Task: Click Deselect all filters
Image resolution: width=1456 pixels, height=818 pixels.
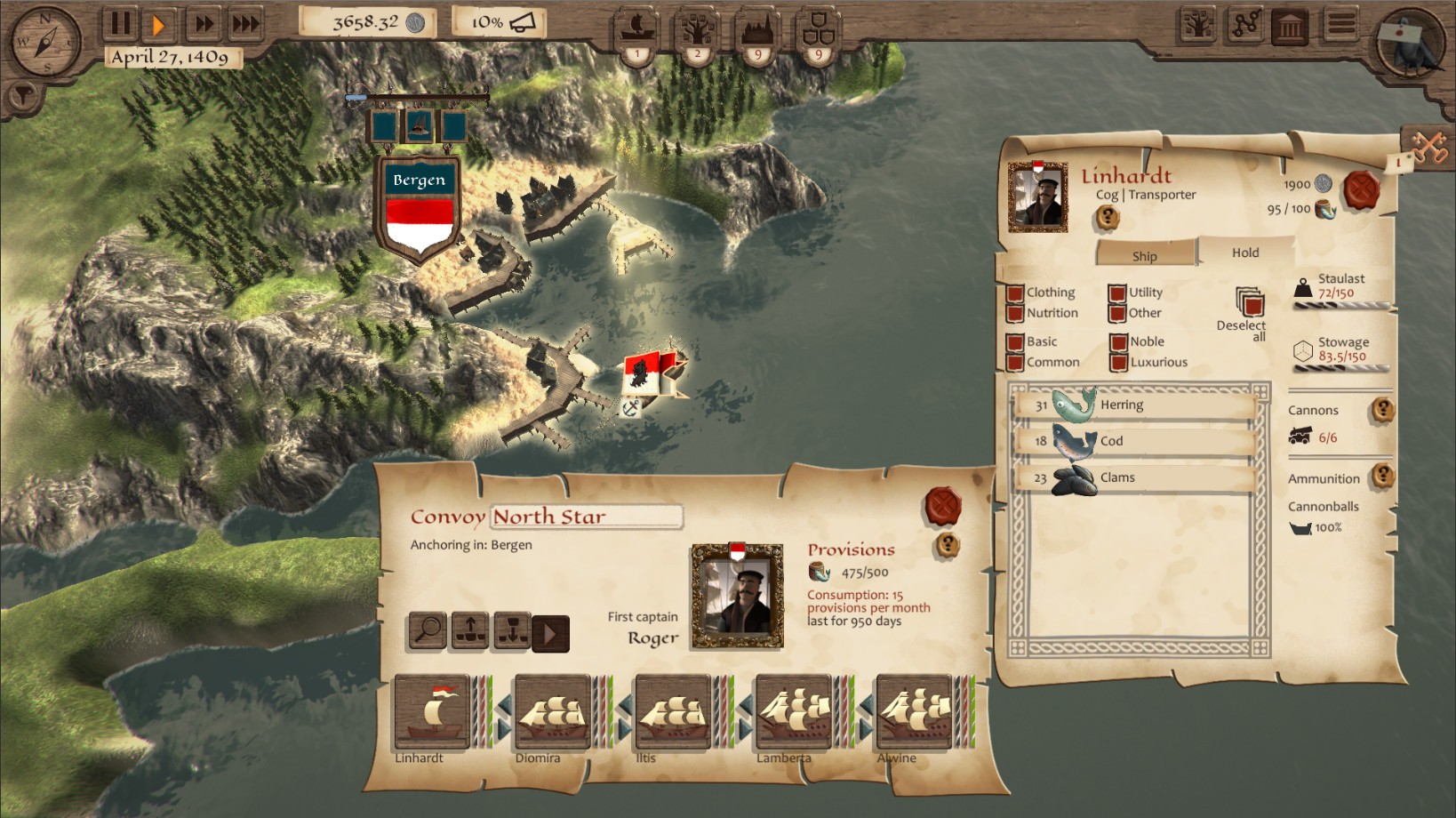Action: tap(1249, 305)
